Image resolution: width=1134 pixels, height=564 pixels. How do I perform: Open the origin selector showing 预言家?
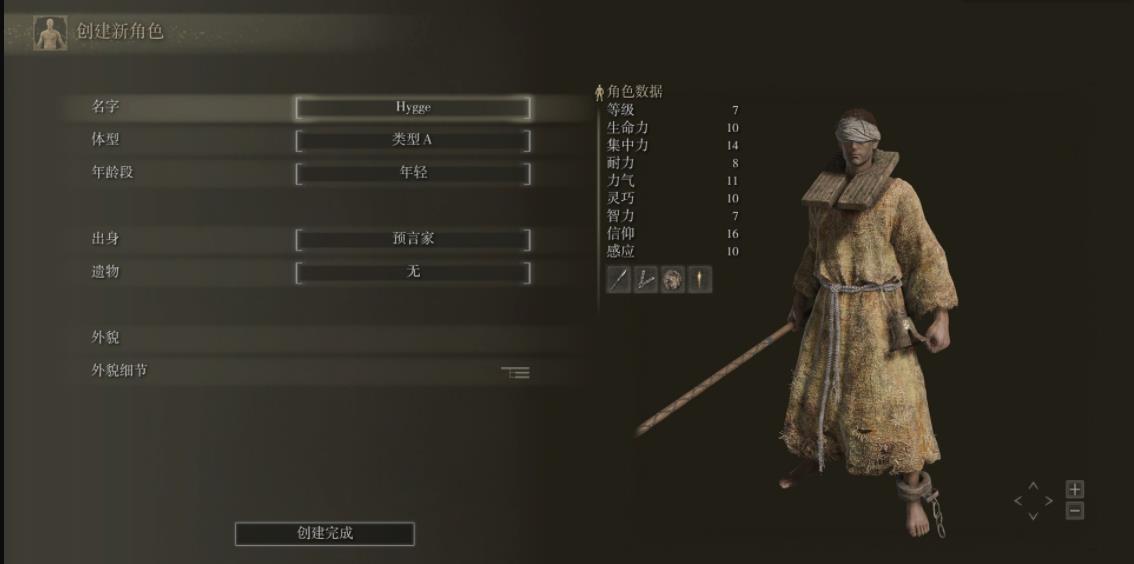tap(412, 240)
